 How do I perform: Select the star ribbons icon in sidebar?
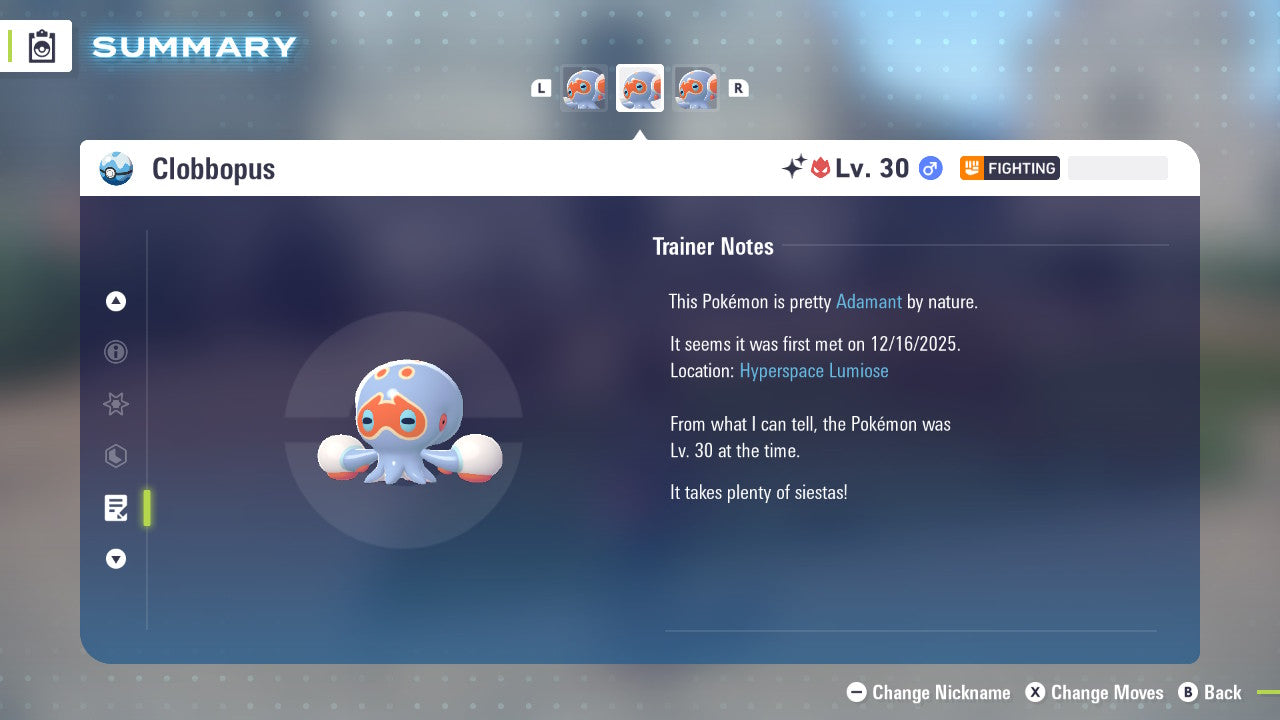116,404
